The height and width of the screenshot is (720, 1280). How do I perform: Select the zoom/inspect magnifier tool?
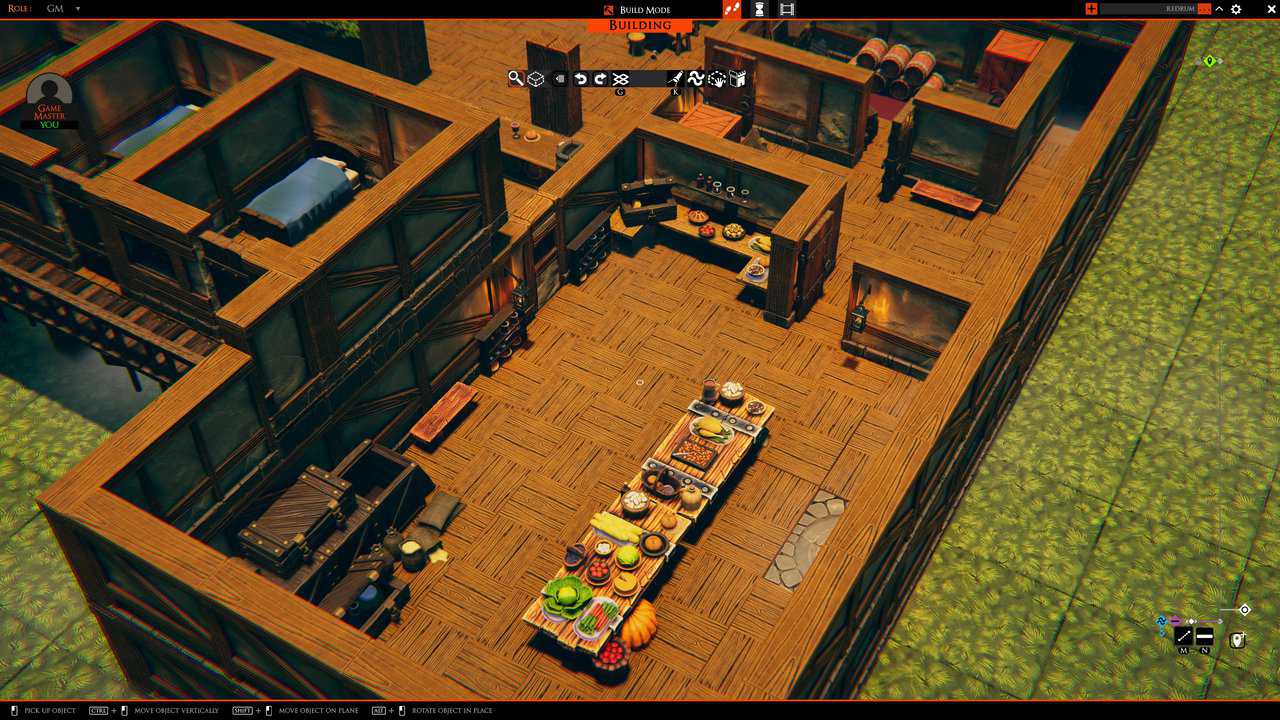click(x=516, y=78)
